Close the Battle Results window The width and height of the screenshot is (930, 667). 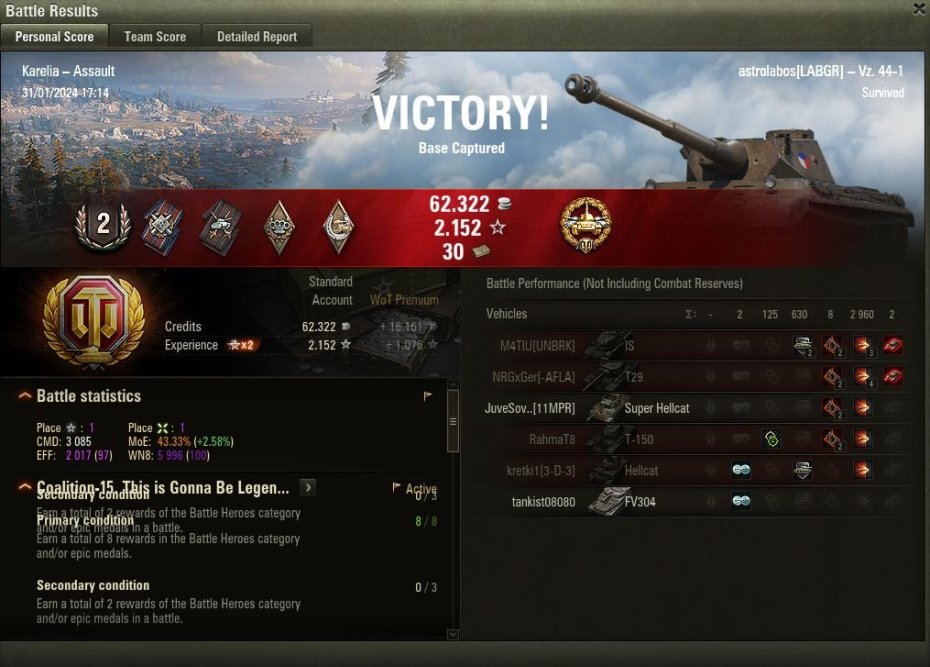tap(919, 9)
